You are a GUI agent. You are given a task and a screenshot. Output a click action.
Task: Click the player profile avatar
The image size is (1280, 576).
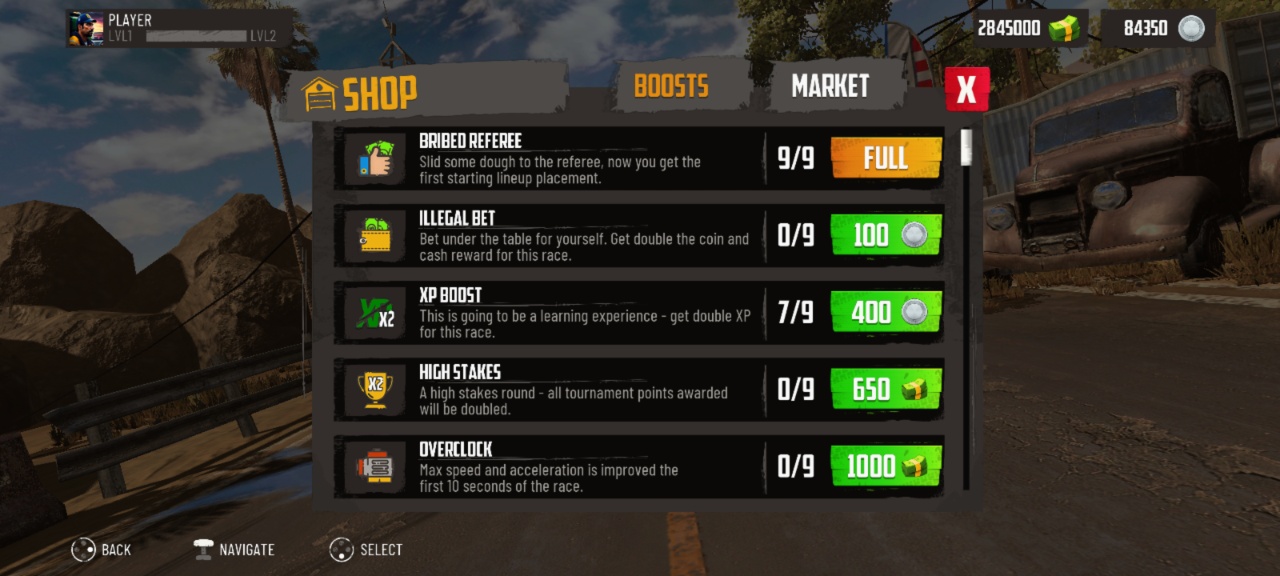click(85, 29)
